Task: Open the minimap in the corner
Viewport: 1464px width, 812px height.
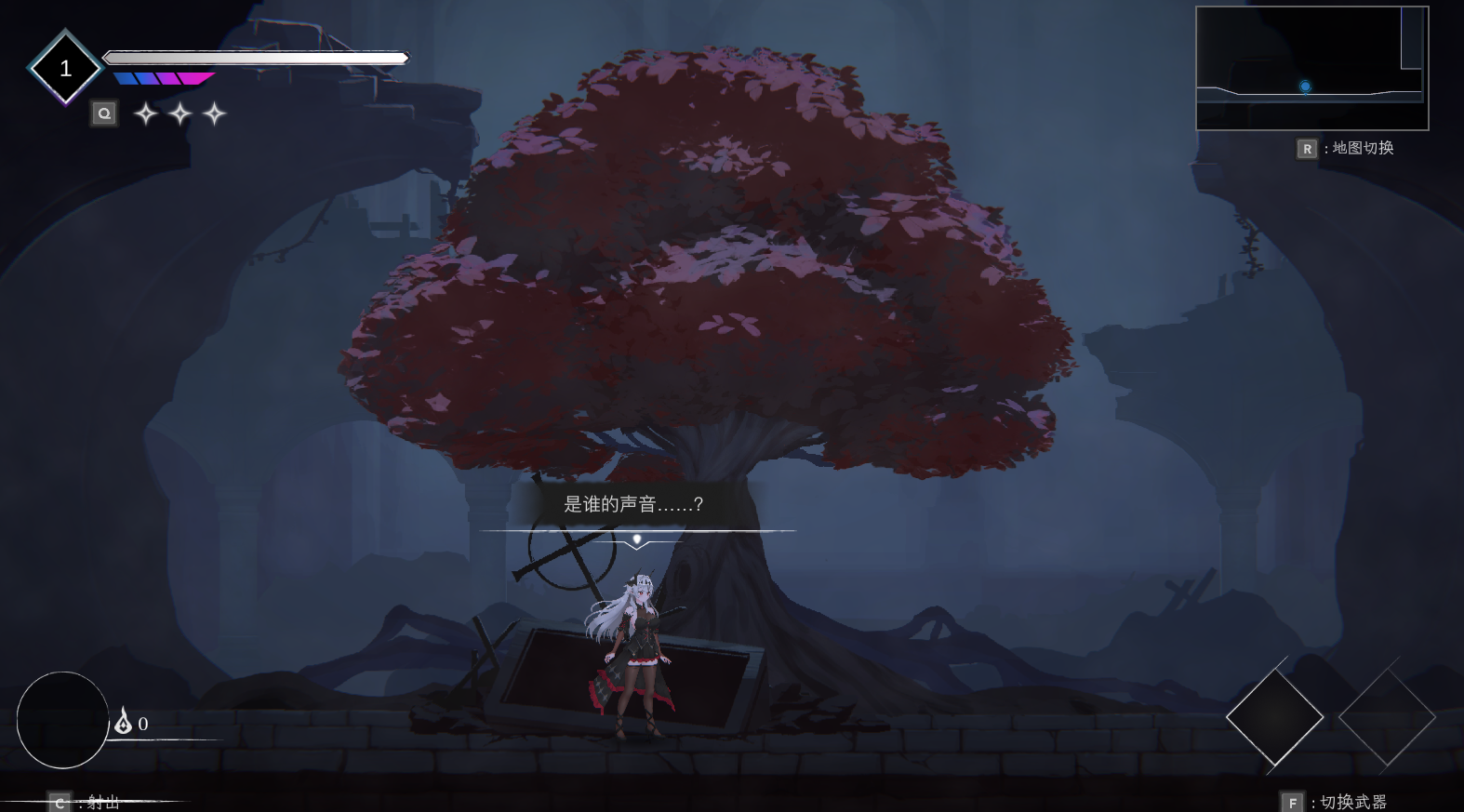Action: point(1311,68)
